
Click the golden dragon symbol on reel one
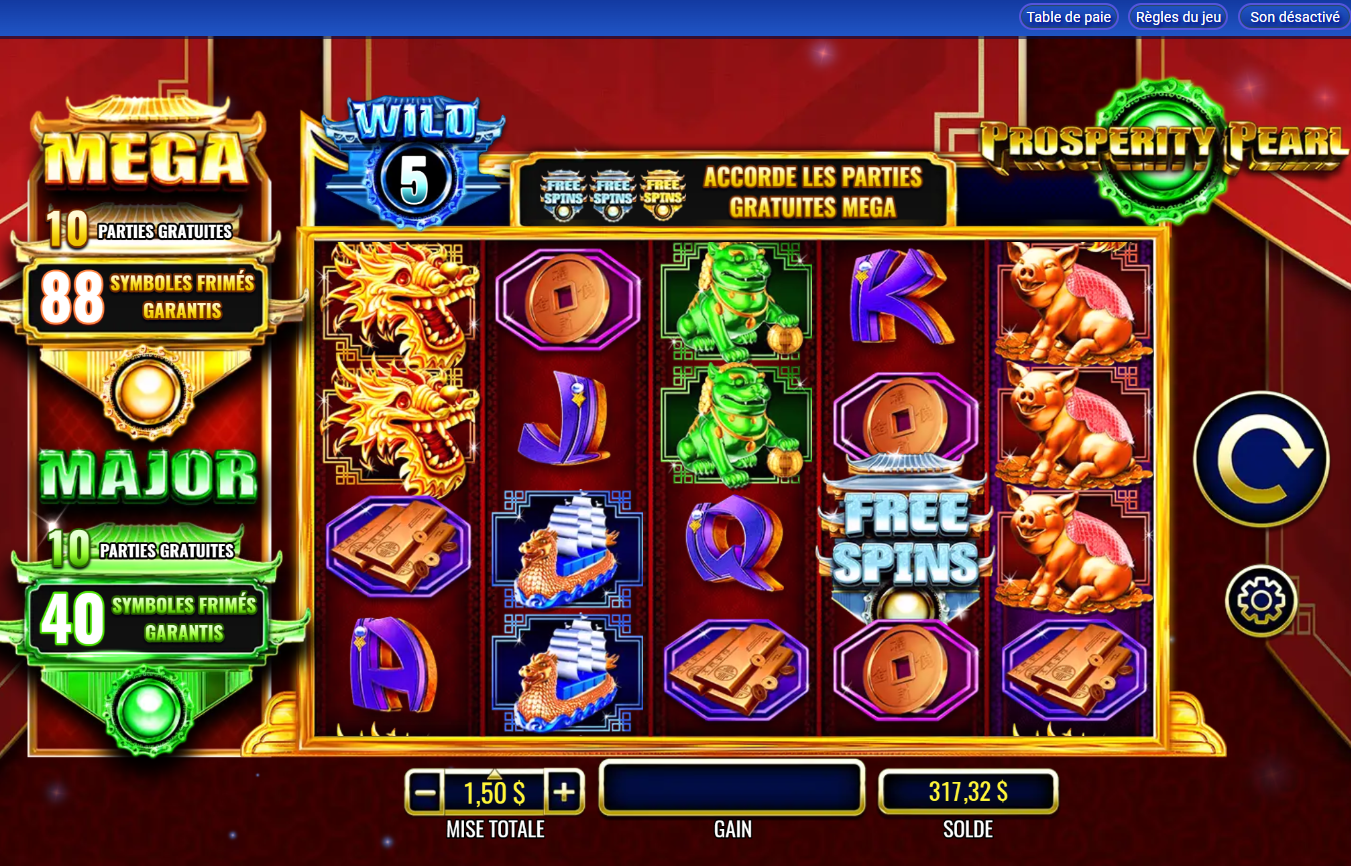click(x=398, y=300)
